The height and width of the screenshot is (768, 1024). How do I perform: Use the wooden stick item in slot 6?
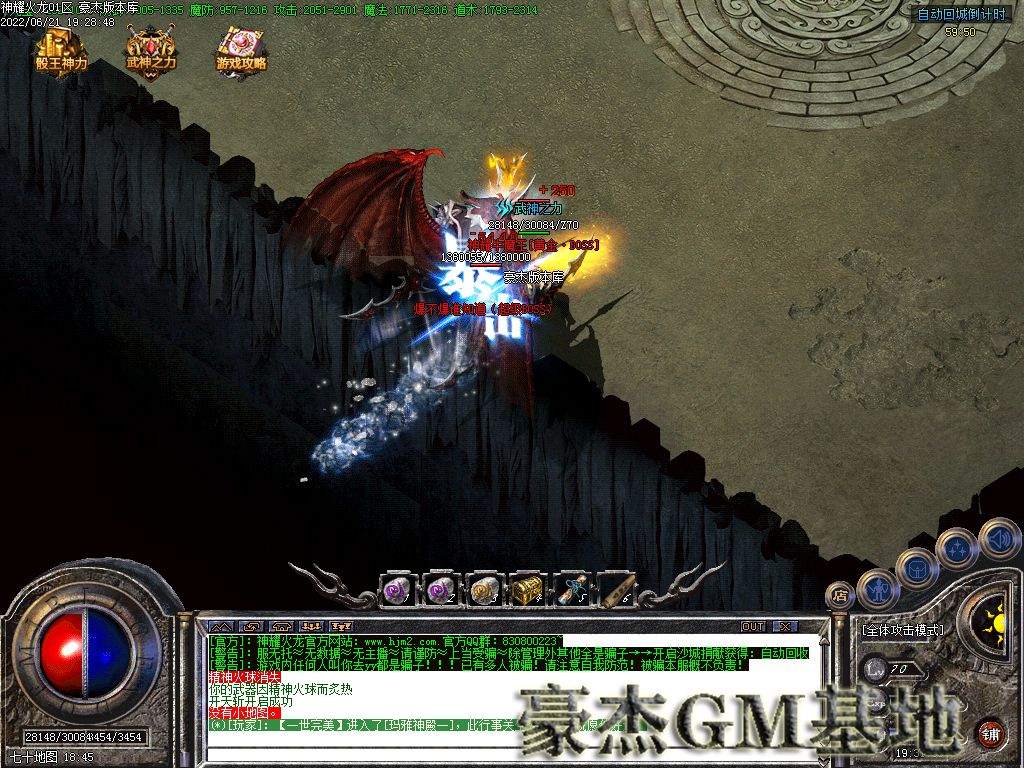coord(617,590)
